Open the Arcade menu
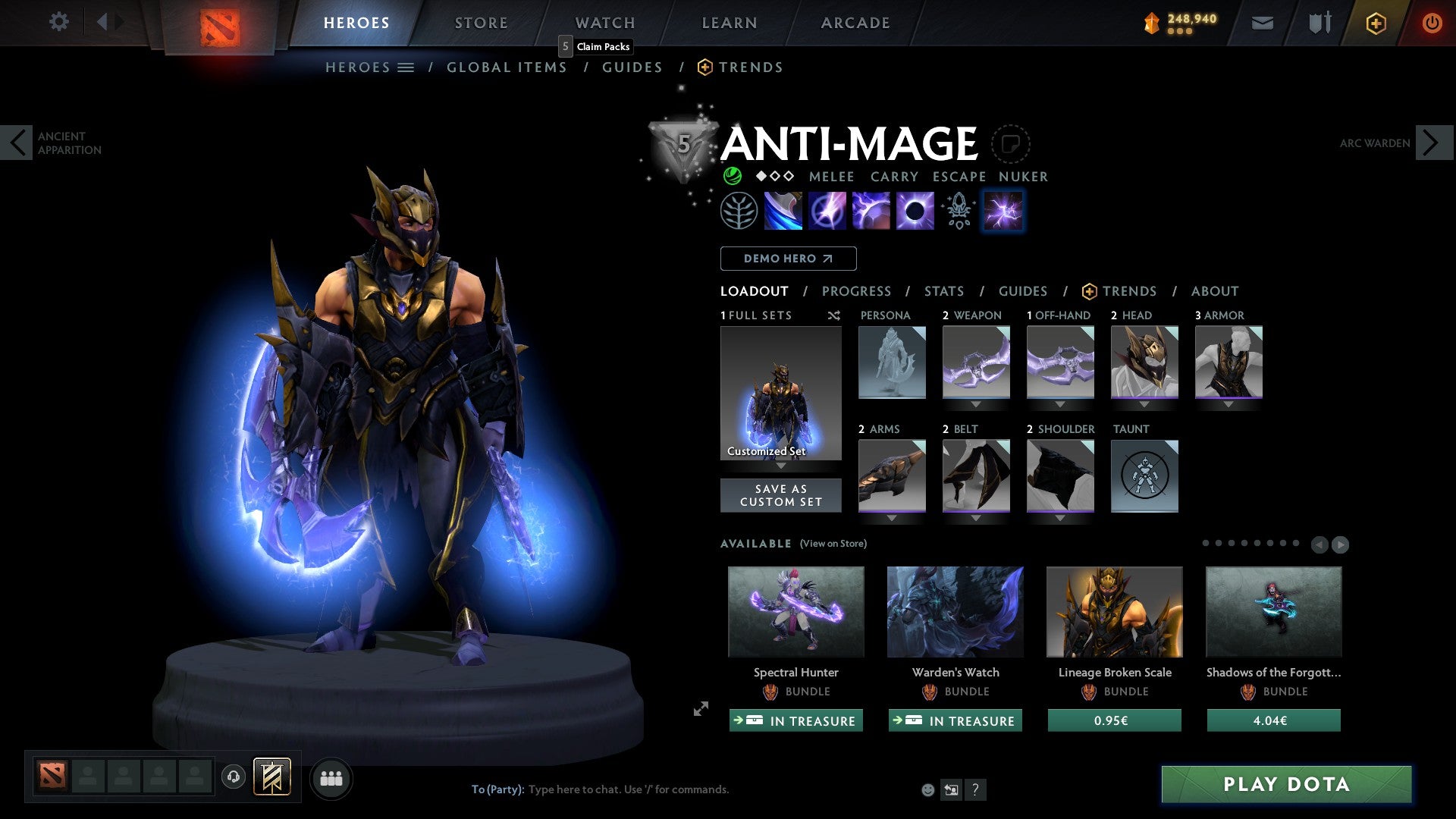The height and width of the screenshot is (819, 1456). click(x=855, y=22)
